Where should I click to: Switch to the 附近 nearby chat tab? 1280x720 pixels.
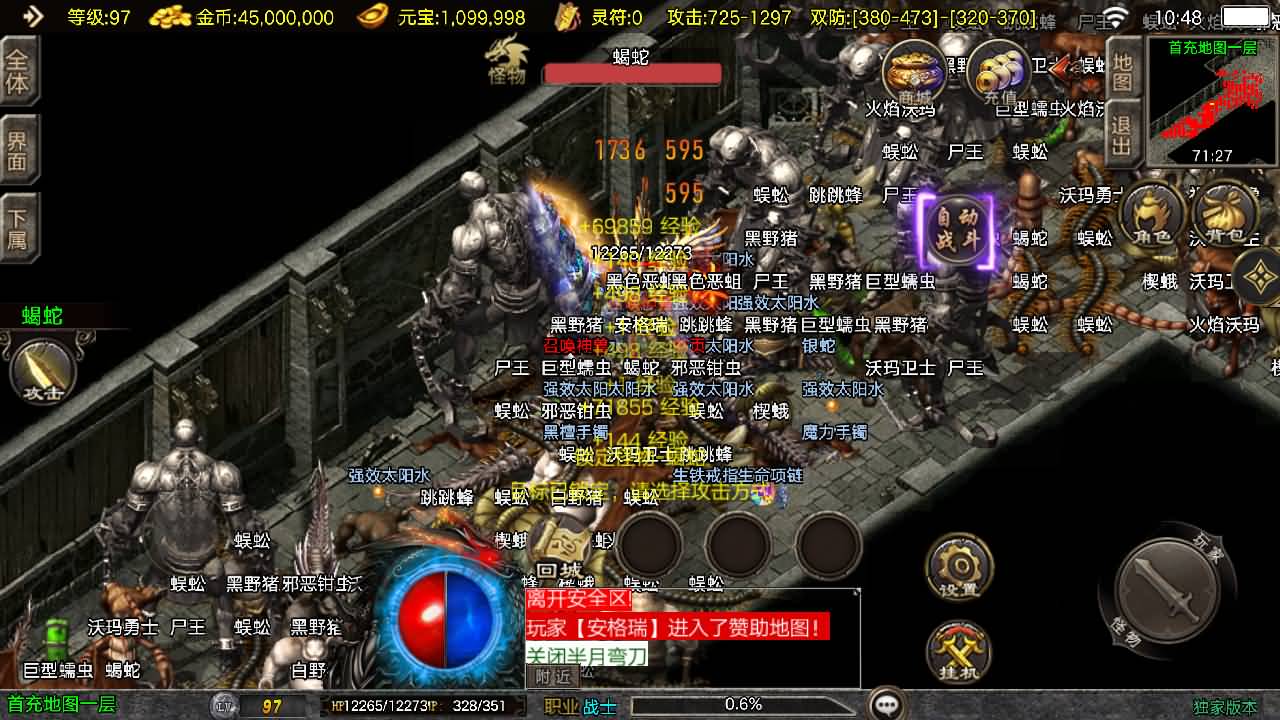pos(552,676)
